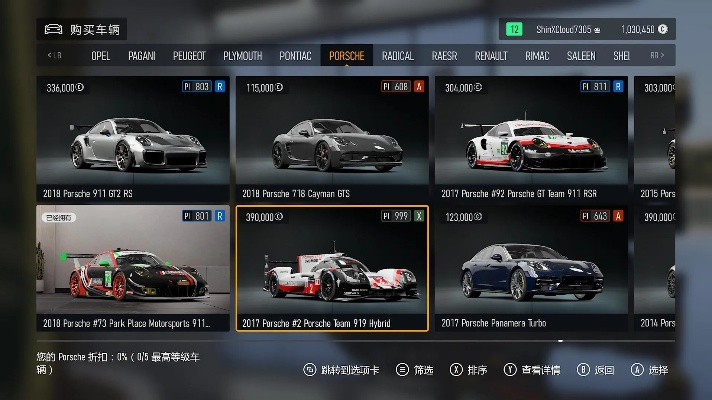The image size is (712, 400).
Task: Choose the 2017 Porsche Panamera Turbo
Action: (530, 267)
